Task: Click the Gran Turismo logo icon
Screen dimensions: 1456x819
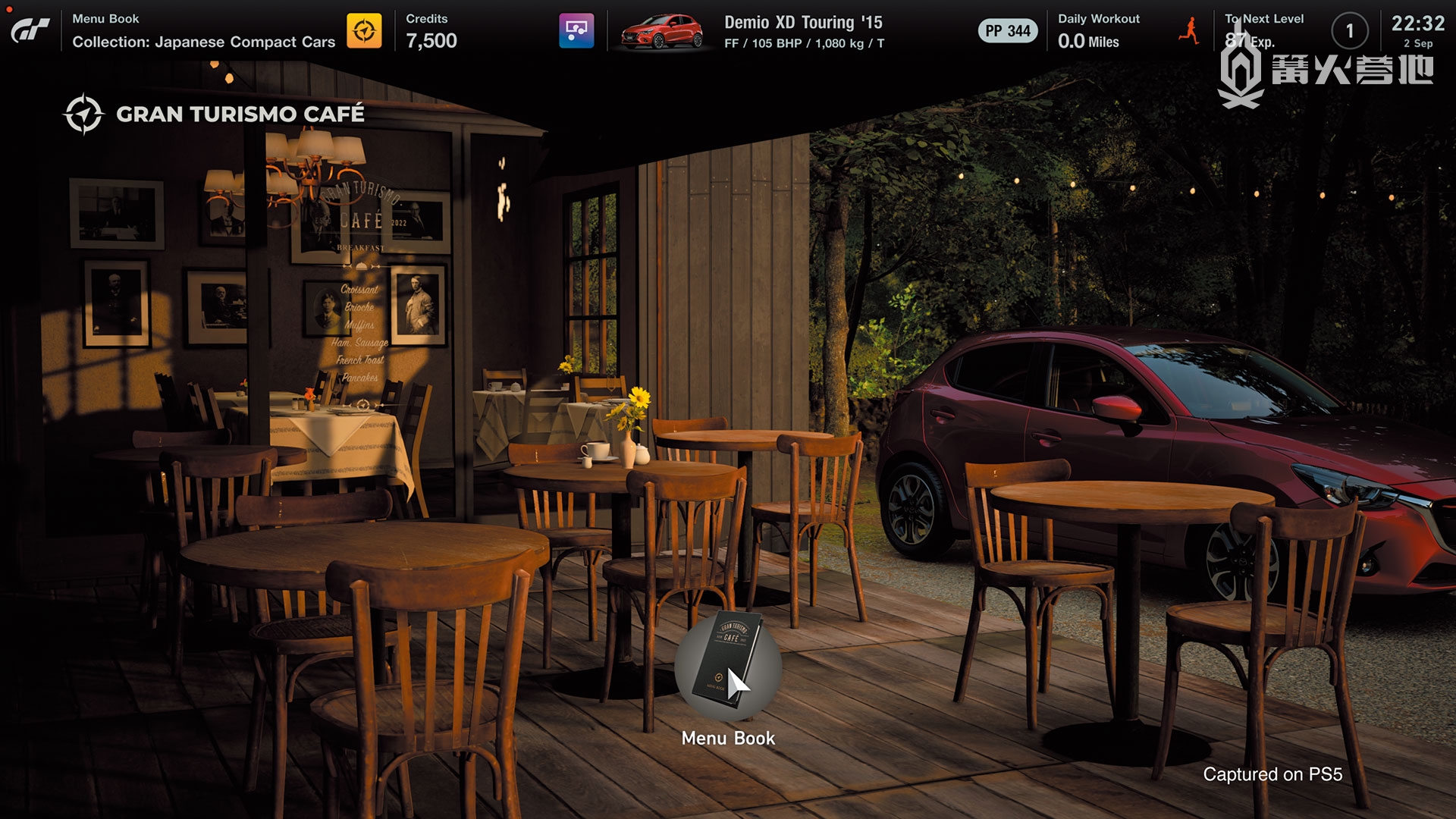Action: [x=30, y=30]
